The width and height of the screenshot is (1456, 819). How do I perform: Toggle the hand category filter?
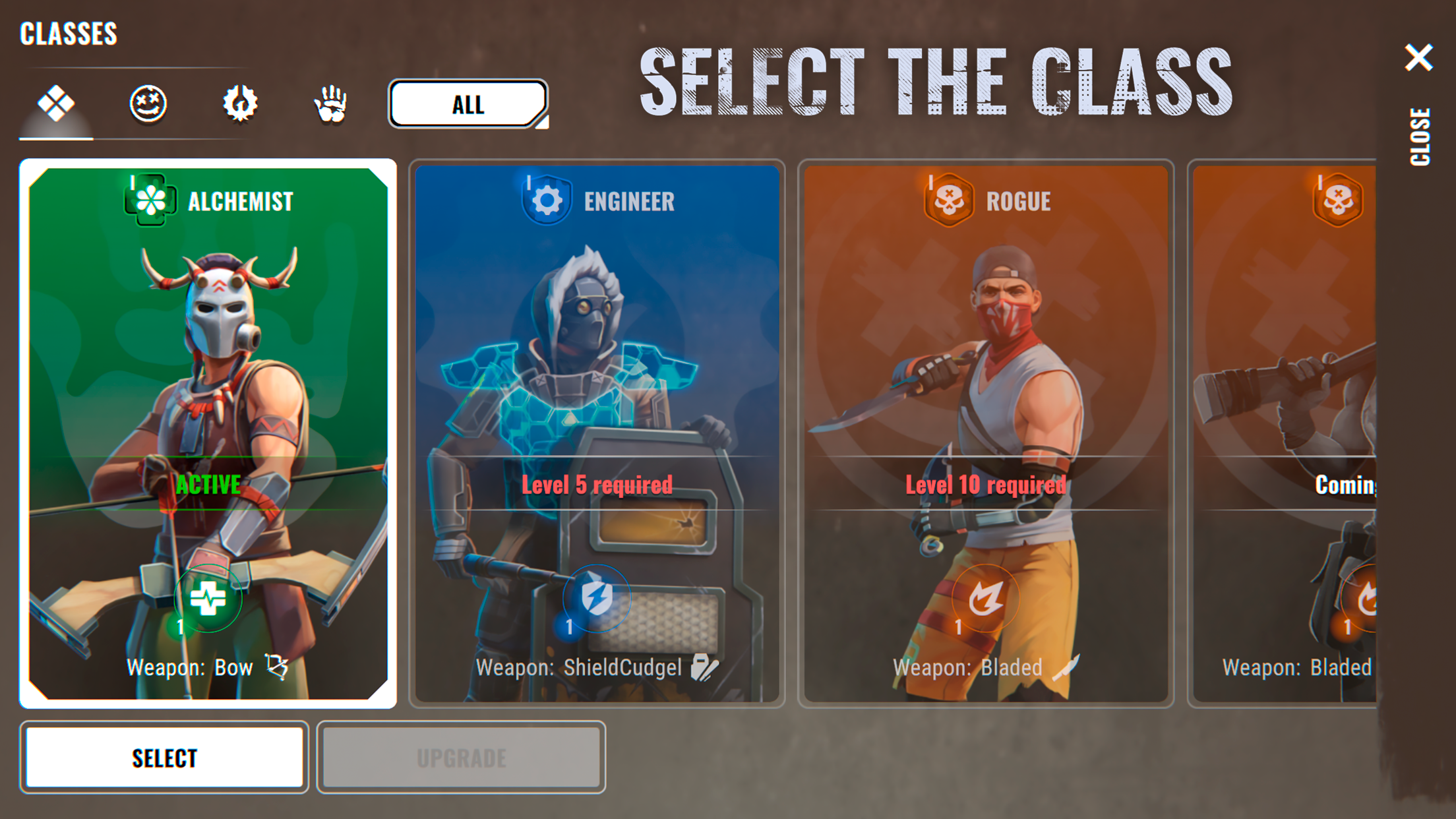point(330,104)
